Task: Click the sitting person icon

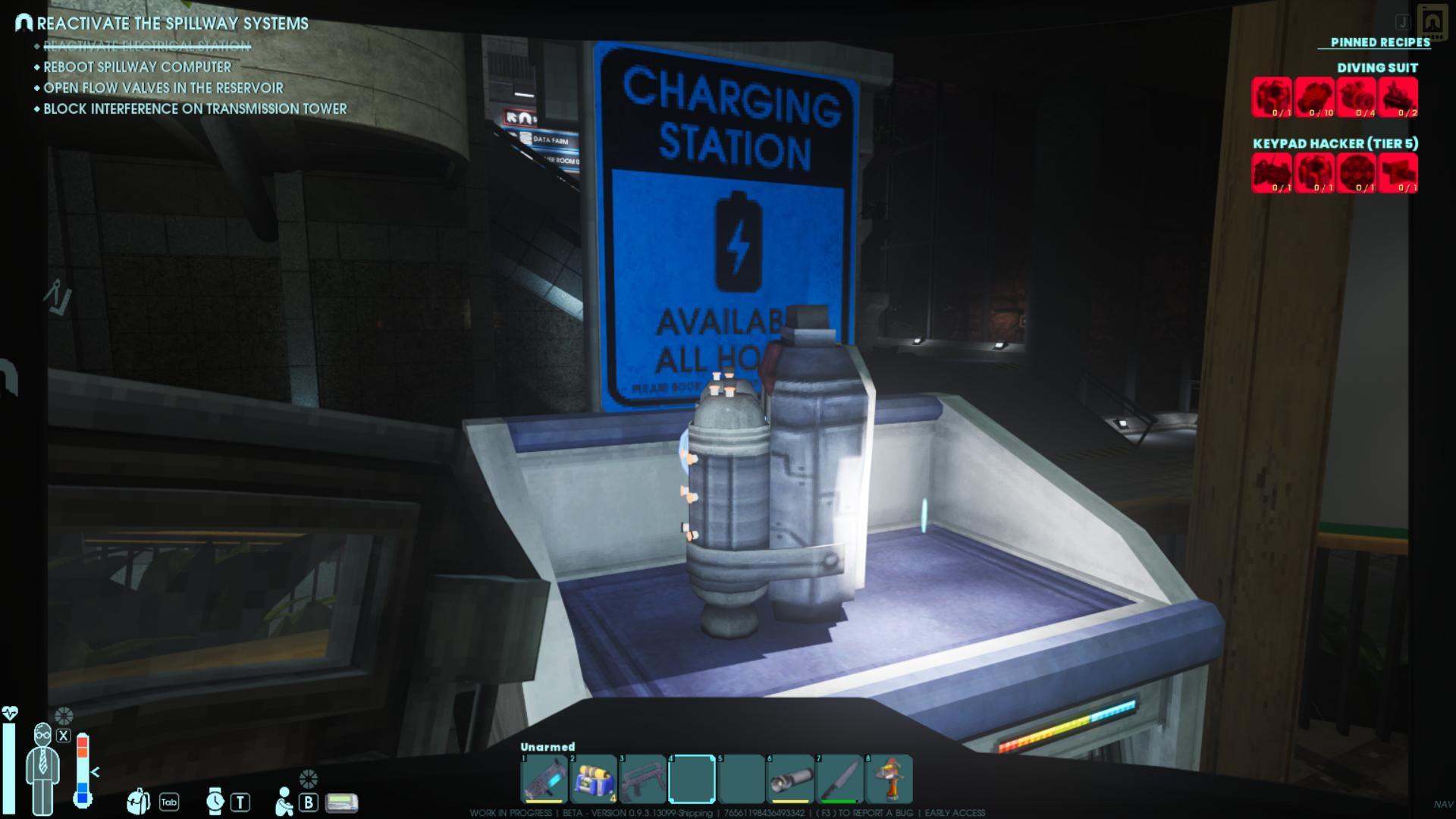Action: [284, 802]
